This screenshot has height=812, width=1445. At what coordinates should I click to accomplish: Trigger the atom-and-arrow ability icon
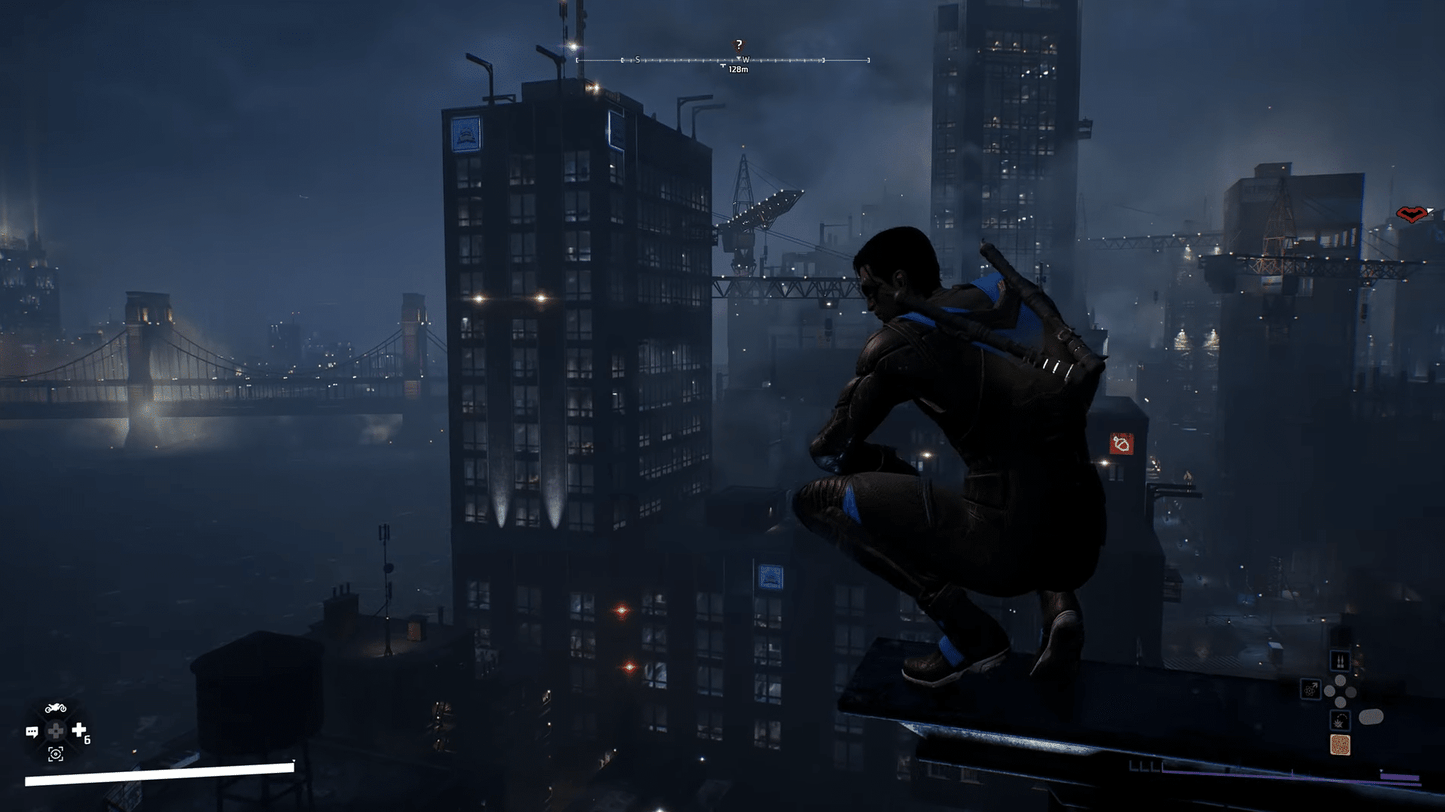coord(1310,689)
